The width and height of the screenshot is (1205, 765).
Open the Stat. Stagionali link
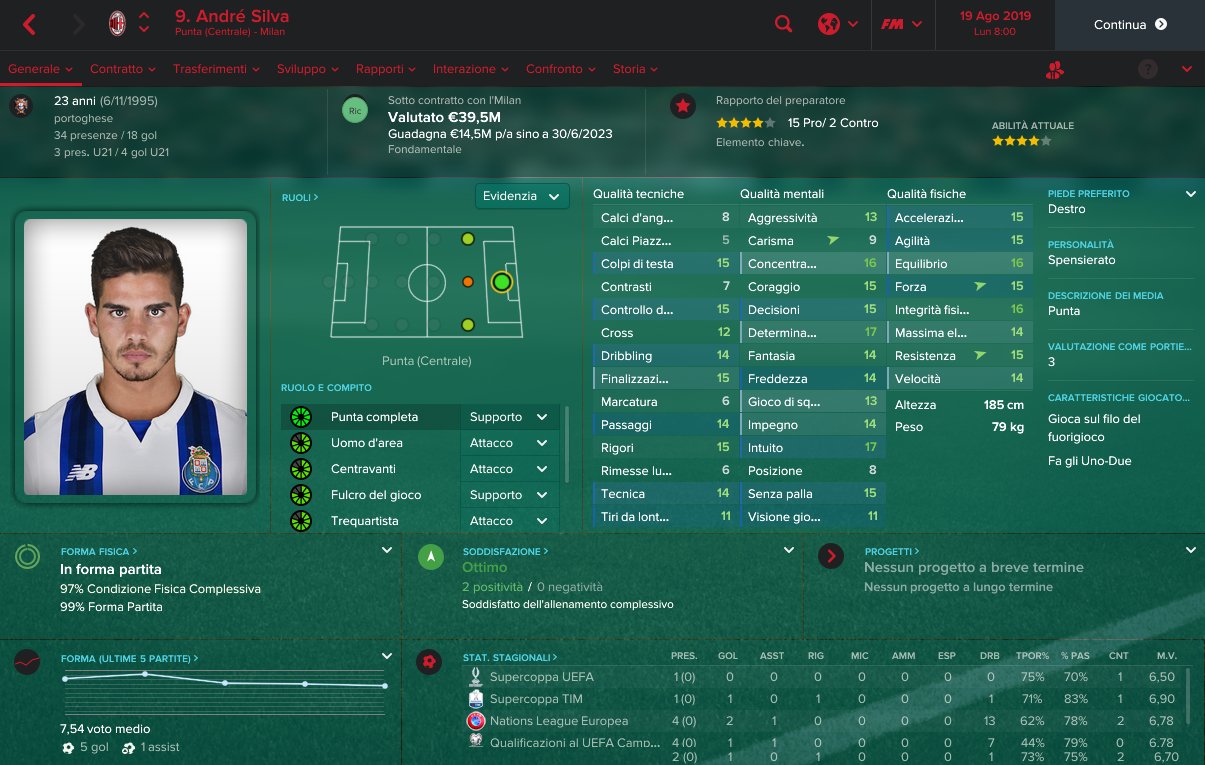coord(510,657)
